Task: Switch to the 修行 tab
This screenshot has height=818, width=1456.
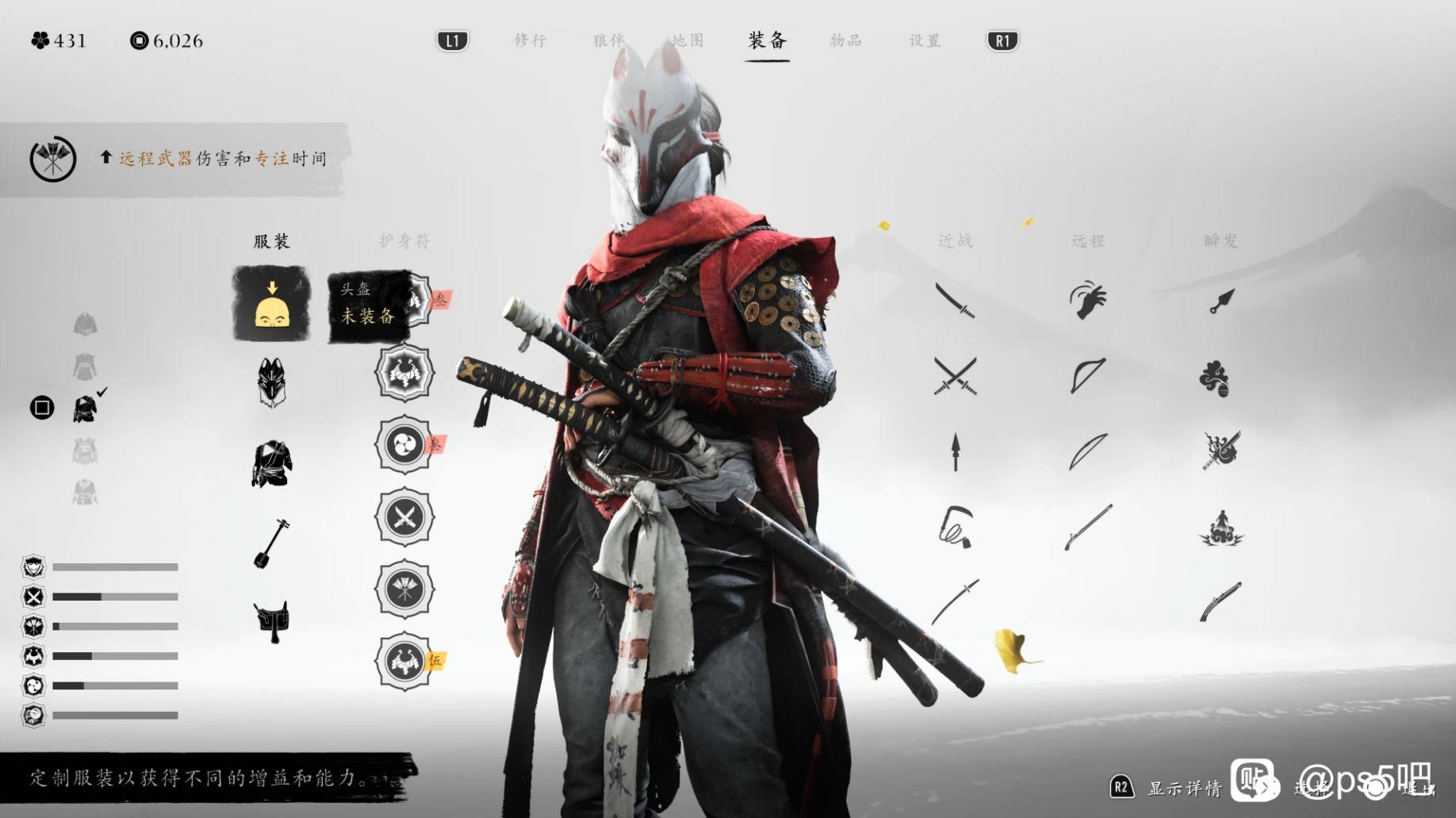Action: pos(530,40)
